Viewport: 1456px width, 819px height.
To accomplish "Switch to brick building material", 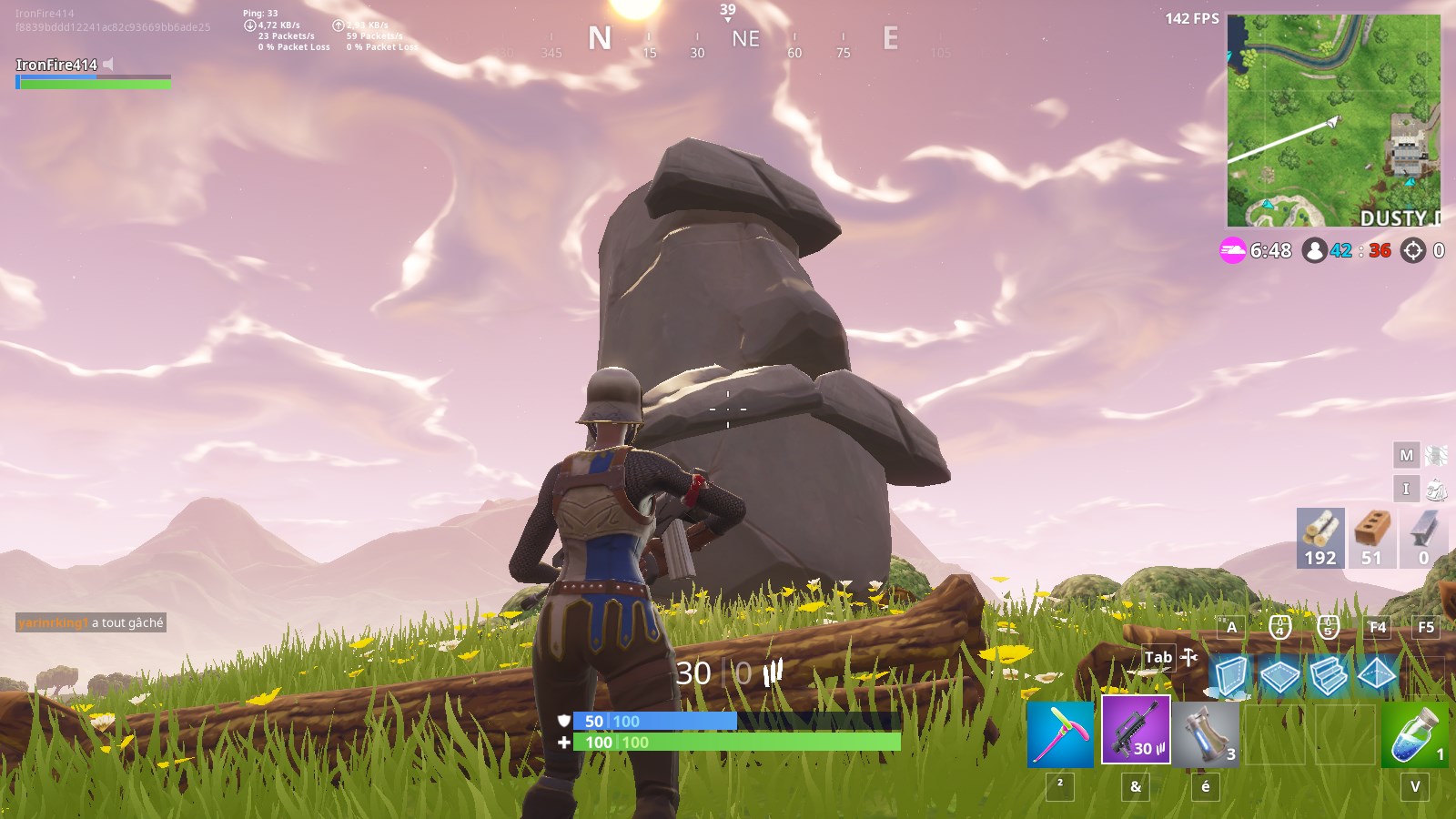I will pos(1371,538).
